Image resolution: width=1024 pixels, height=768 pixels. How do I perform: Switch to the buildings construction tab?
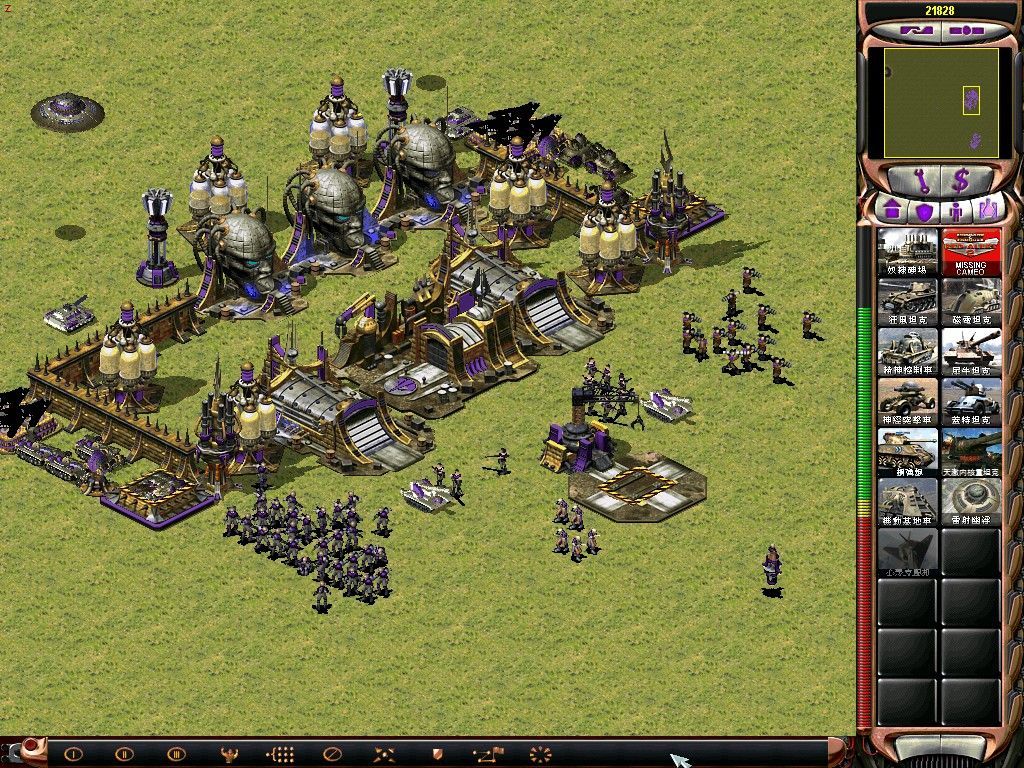pos(890,211)
